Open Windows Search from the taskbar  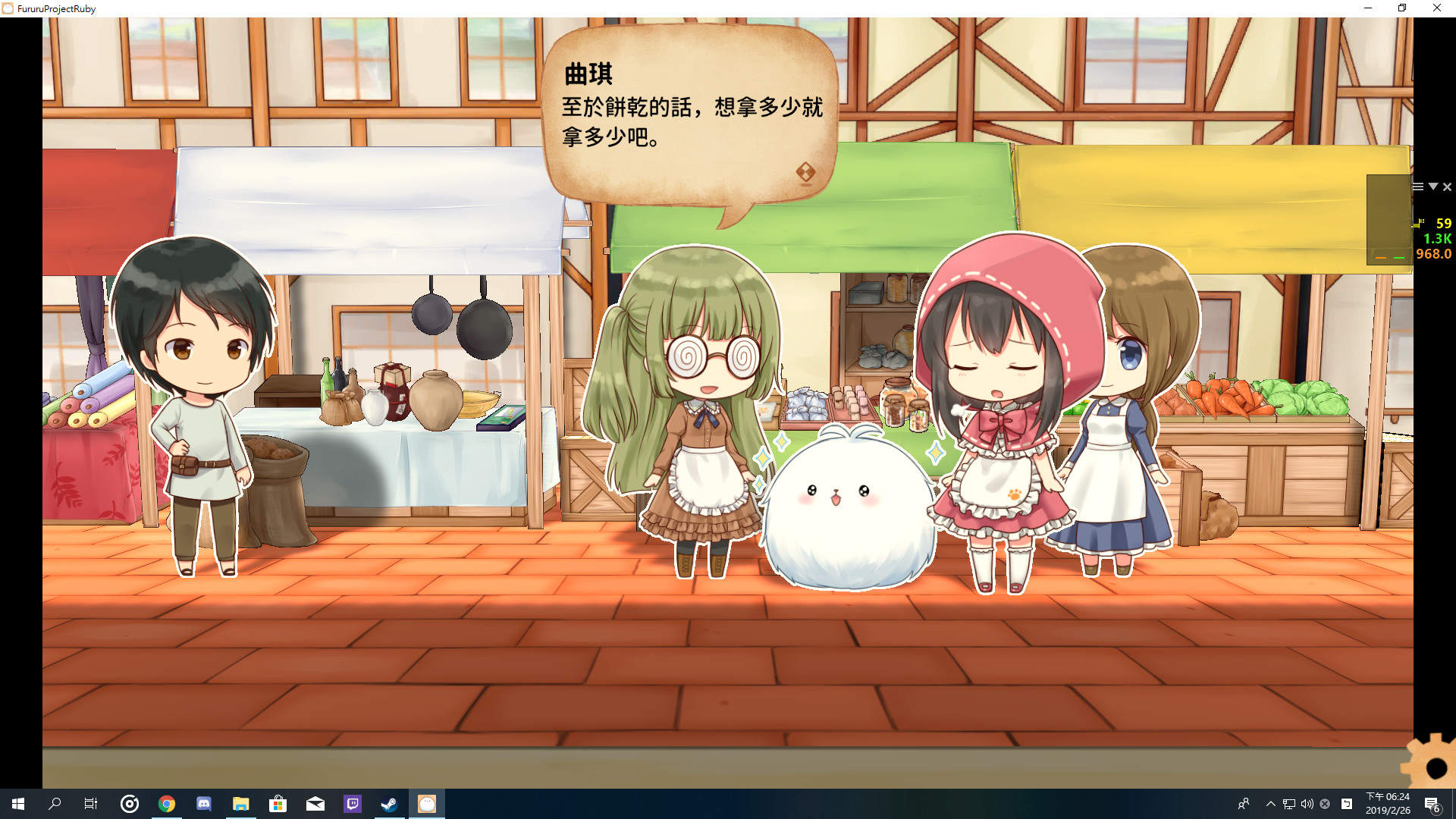(52, 805)
